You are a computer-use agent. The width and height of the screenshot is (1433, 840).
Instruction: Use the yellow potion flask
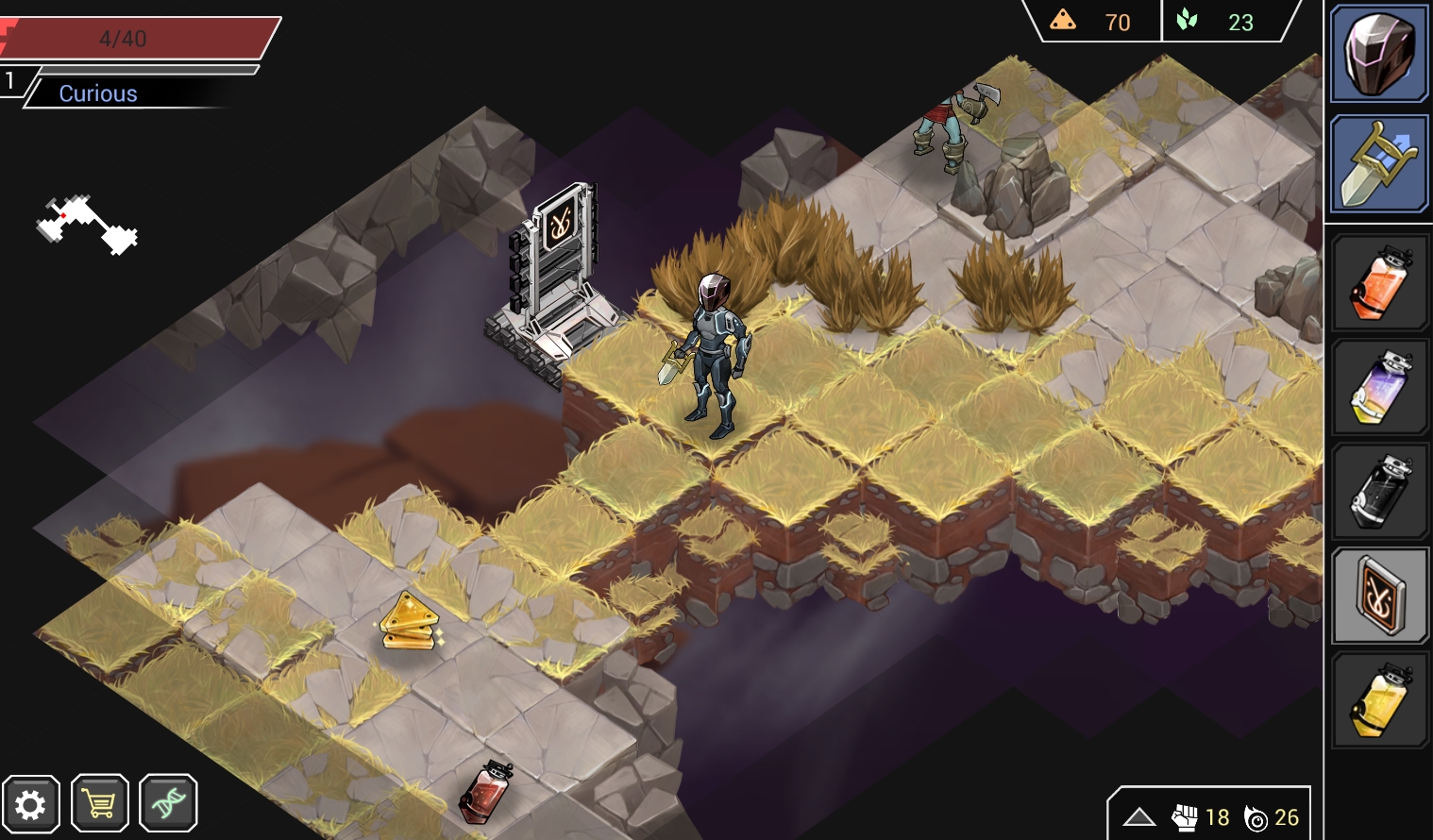1379,701
